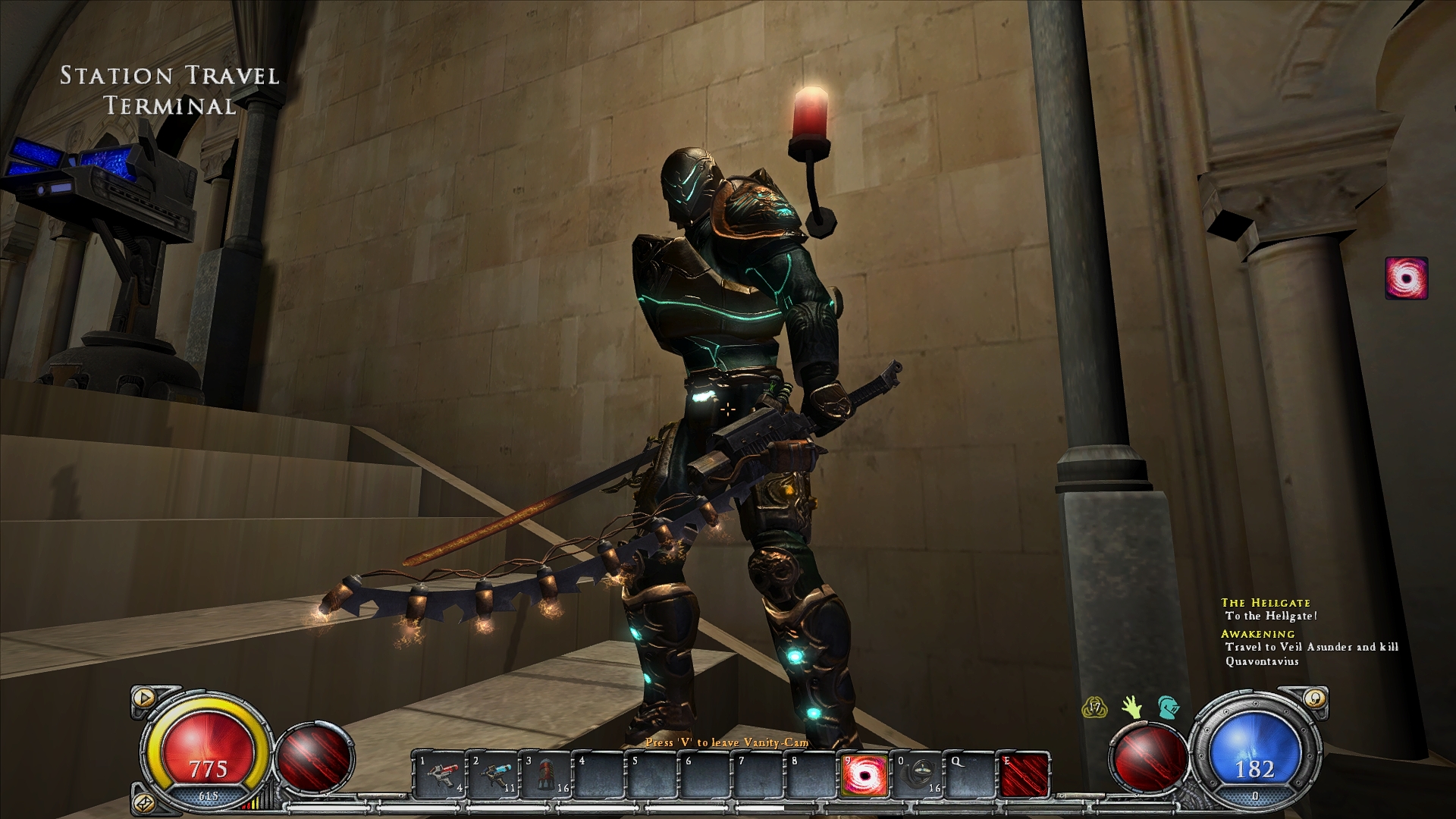This screenshot has width=1456, height=819.
Task: Open the mail envelope button
Action: click(x=142, y=801)
